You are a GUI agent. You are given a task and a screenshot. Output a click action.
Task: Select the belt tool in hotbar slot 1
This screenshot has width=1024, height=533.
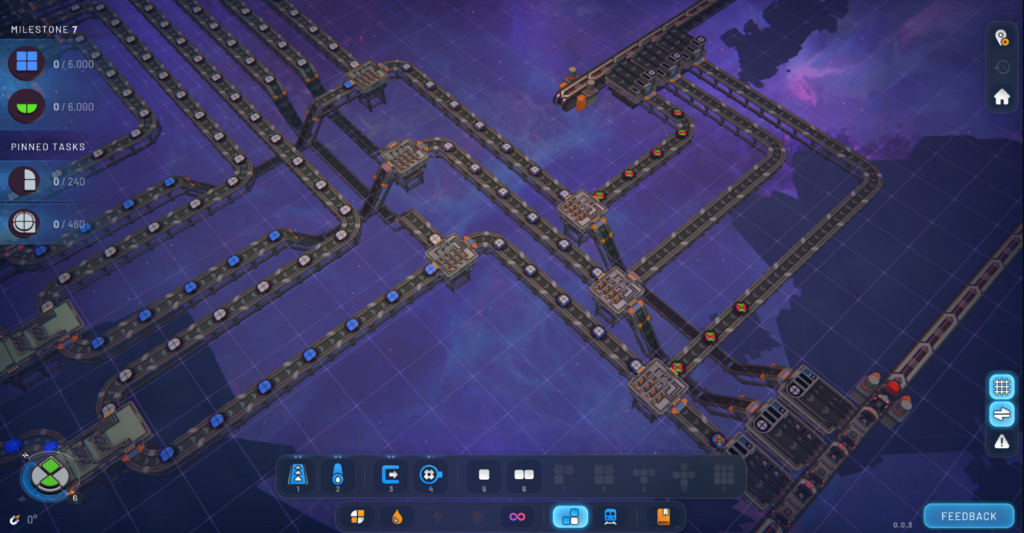coord(298,474)
